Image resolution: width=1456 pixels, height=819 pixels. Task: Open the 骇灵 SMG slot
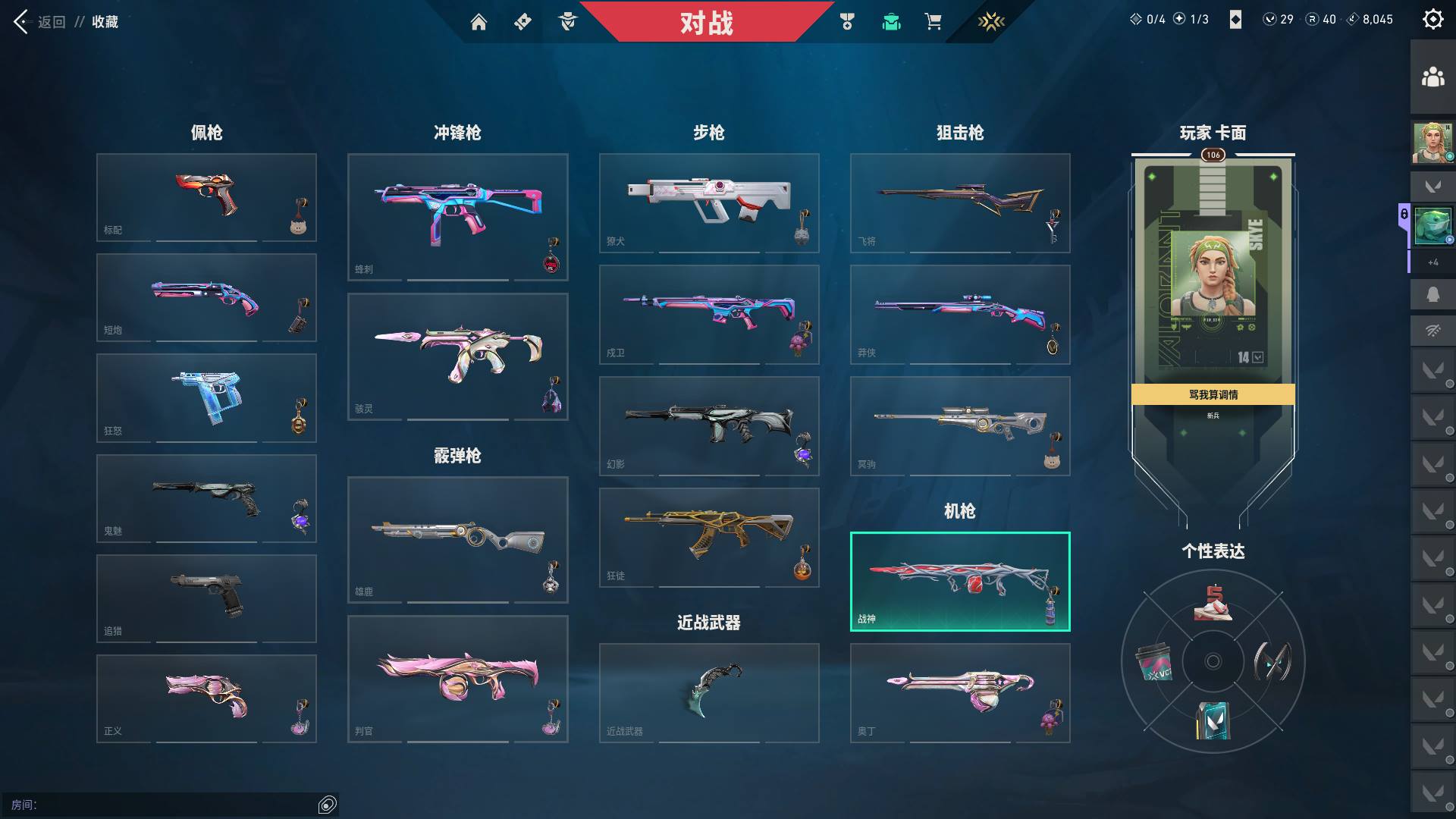point(457,356)
